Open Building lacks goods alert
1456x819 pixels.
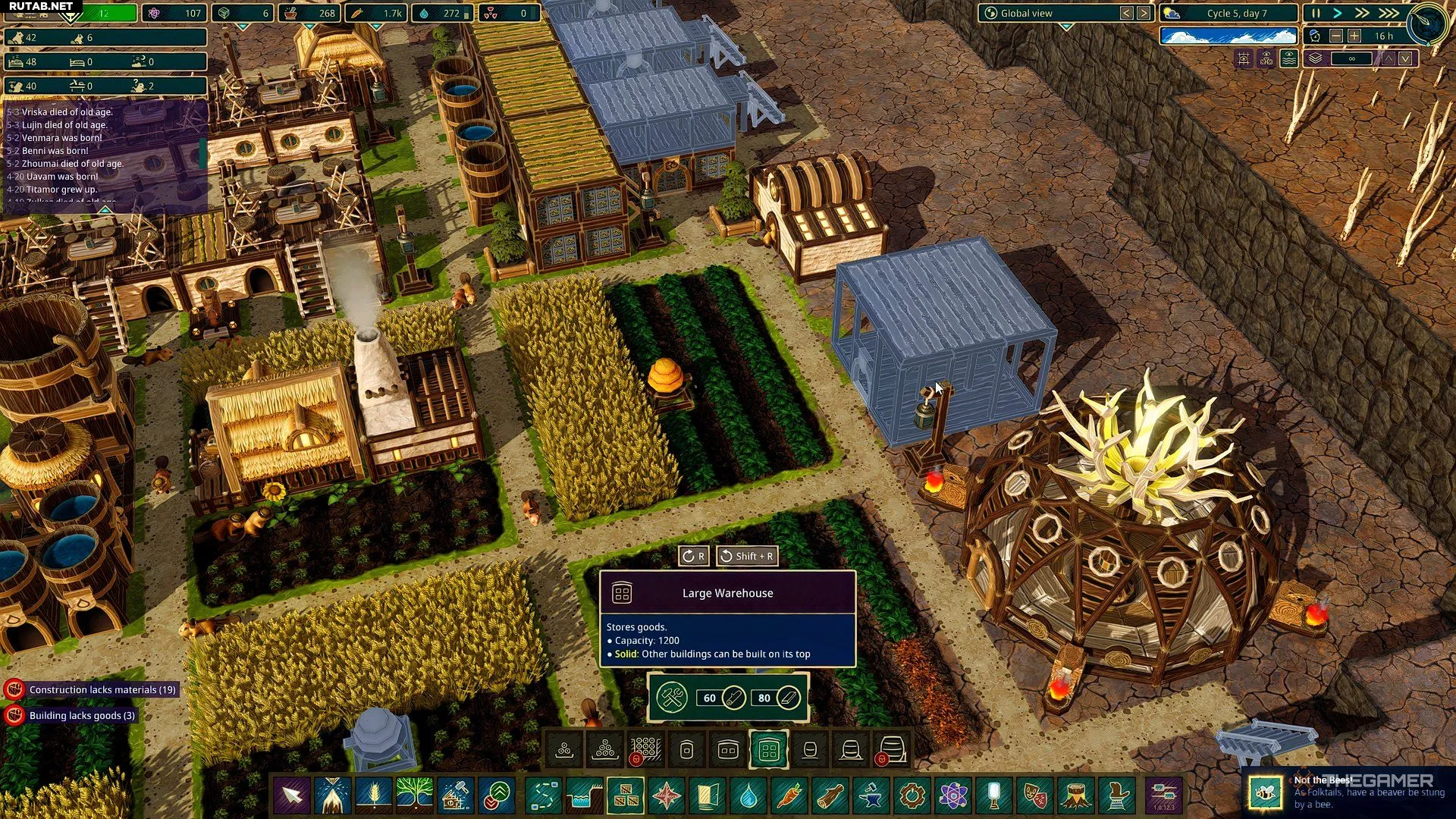(81, 715)
